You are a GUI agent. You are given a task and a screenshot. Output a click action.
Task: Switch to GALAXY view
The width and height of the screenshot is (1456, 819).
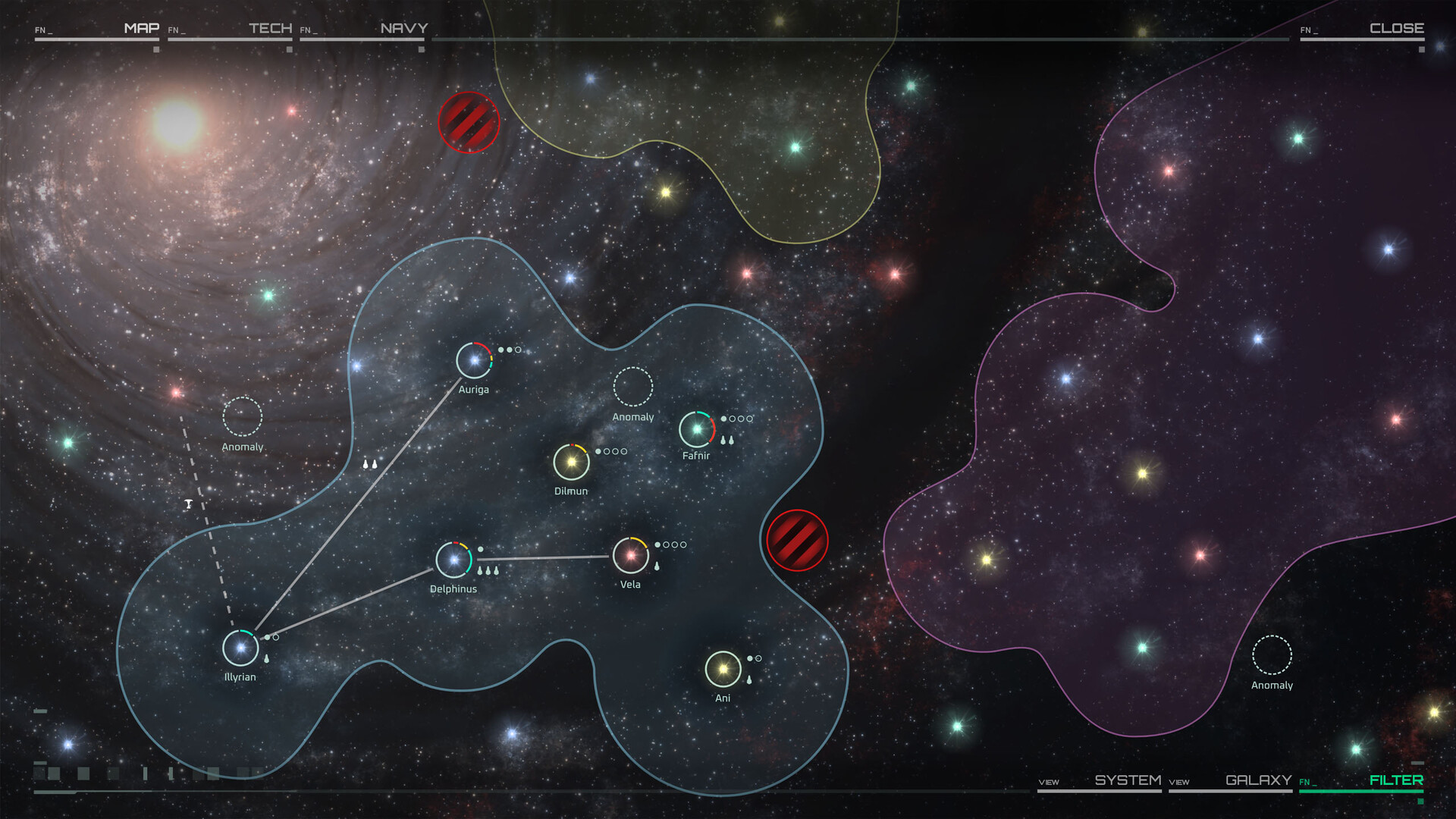1258,780
